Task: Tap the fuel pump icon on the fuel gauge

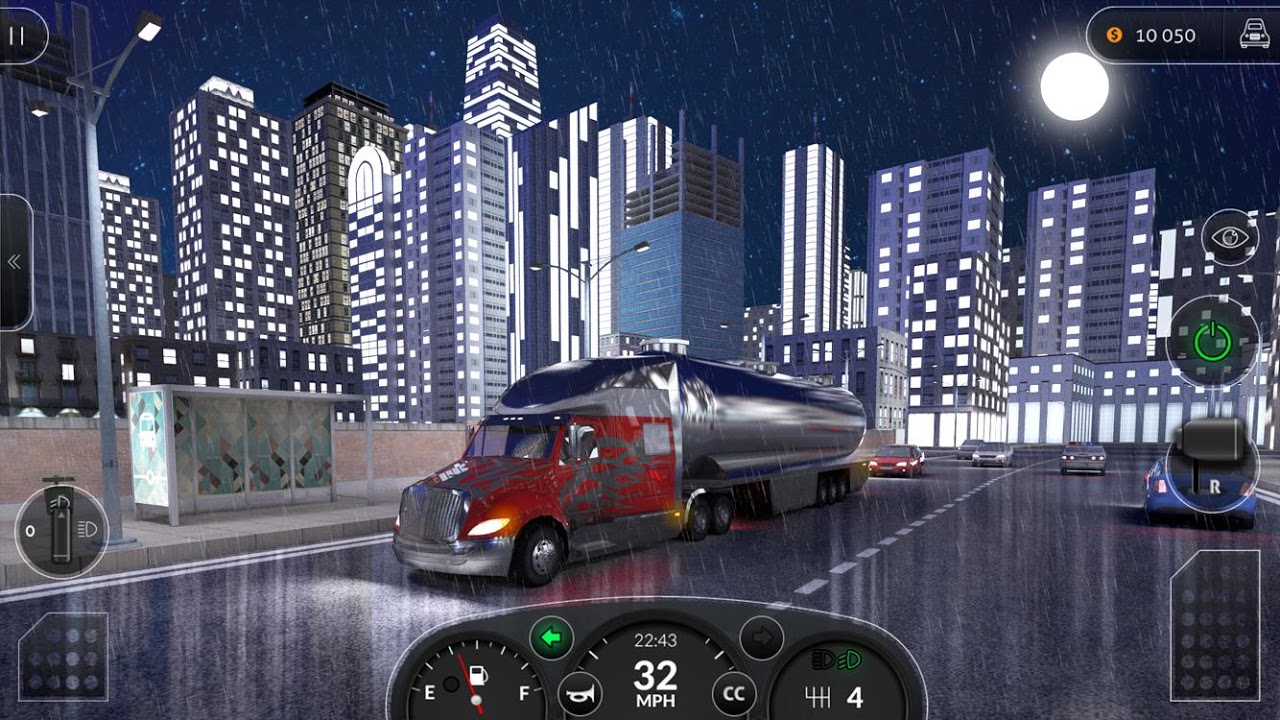Action: [479, 676]
